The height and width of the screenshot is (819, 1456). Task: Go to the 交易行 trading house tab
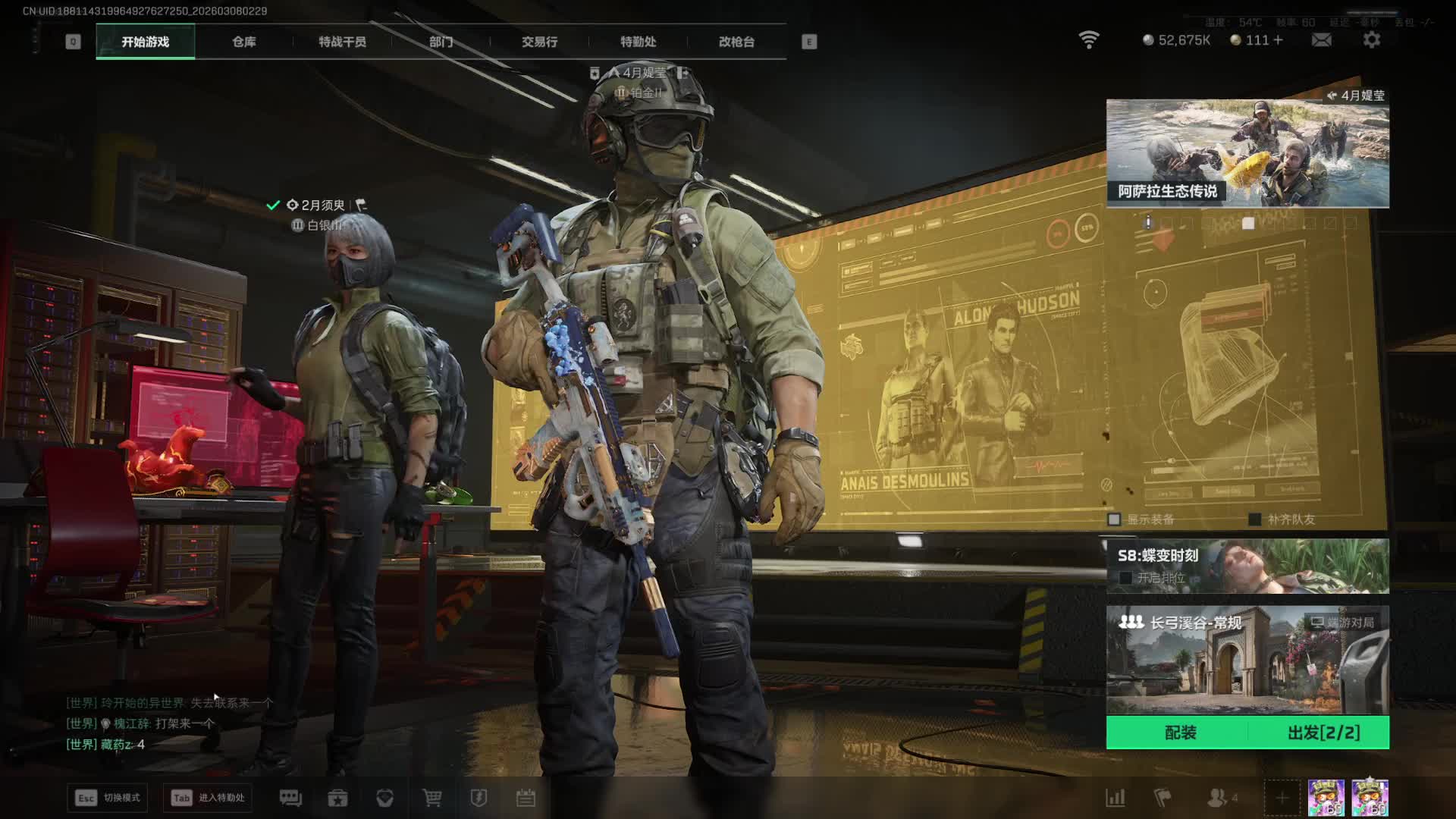[x=539, y=42]
